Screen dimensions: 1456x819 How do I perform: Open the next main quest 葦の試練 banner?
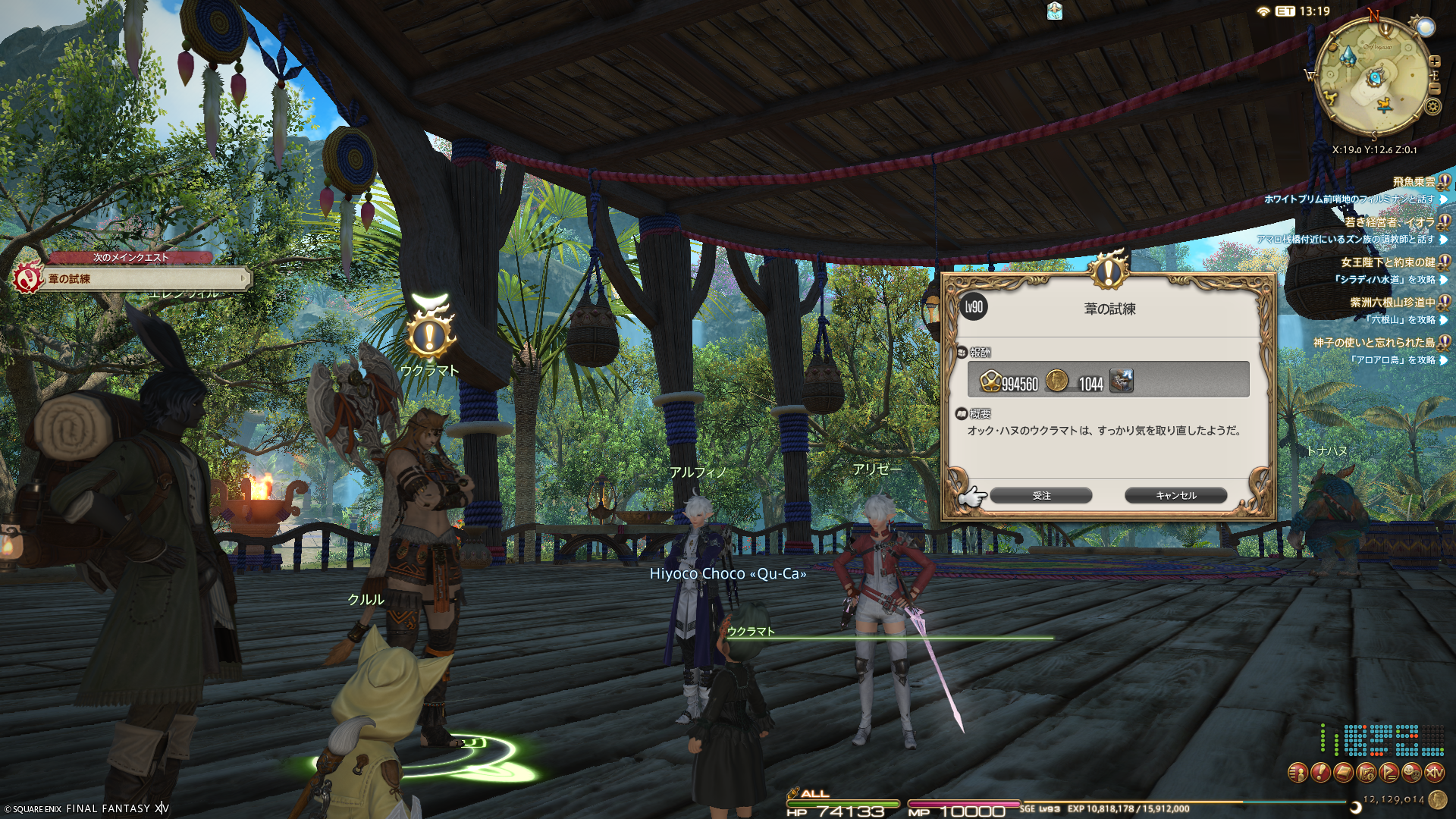pyautogui.click(x=144, y=279)
